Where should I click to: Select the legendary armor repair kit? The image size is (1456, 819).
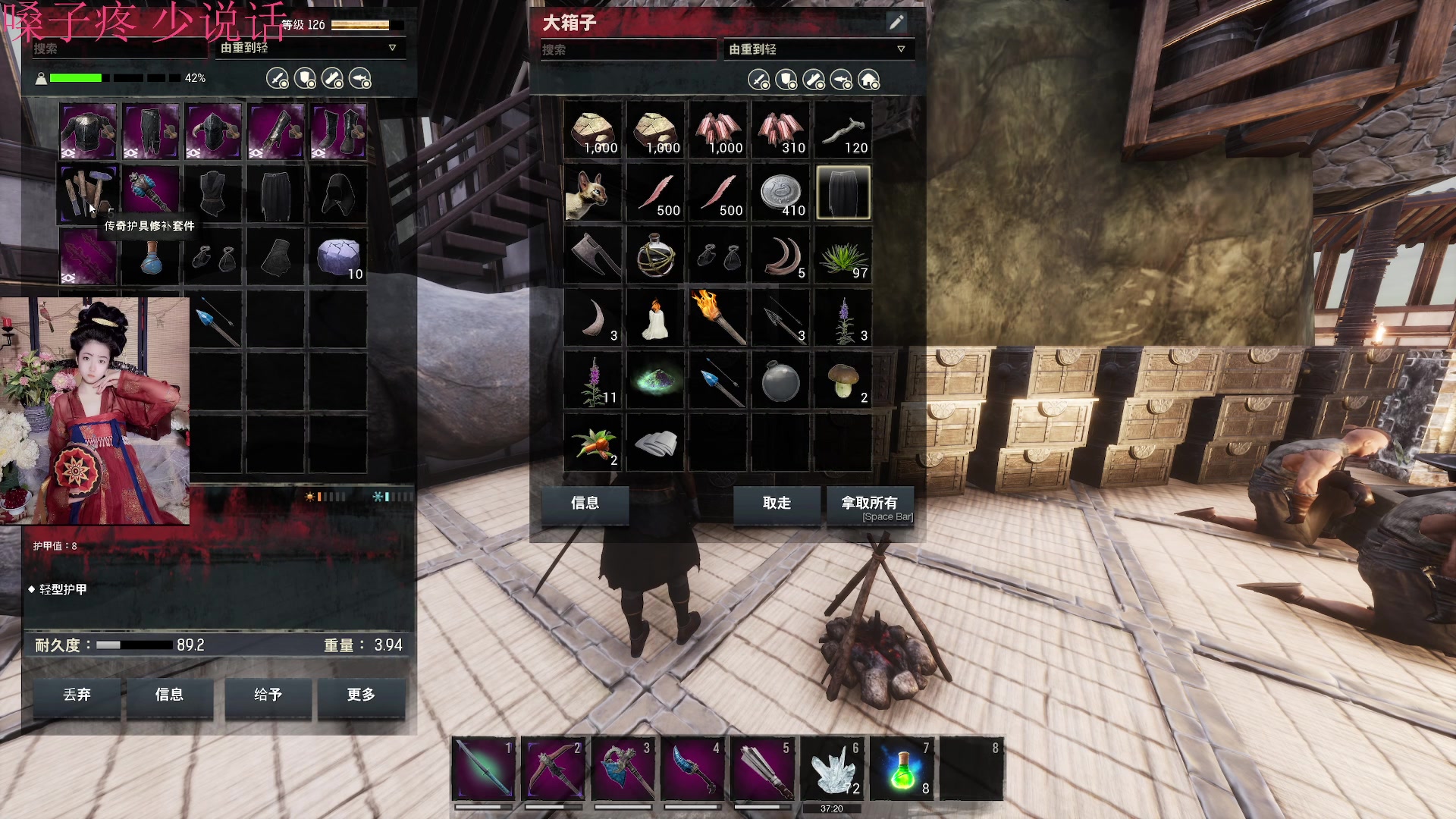point(88,193)
